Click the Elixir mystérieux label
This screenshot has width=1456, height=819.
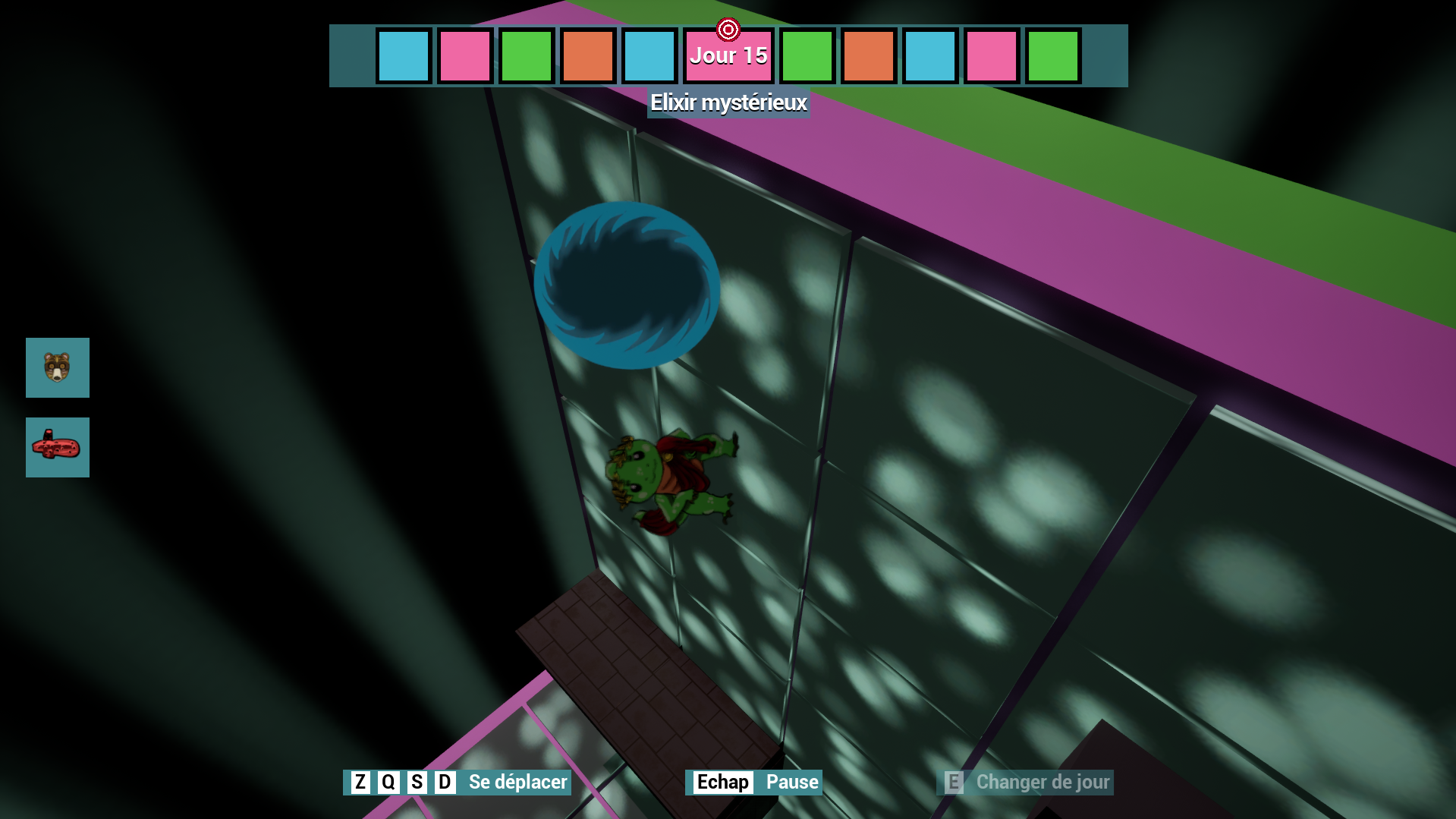(x=728, y=102)
